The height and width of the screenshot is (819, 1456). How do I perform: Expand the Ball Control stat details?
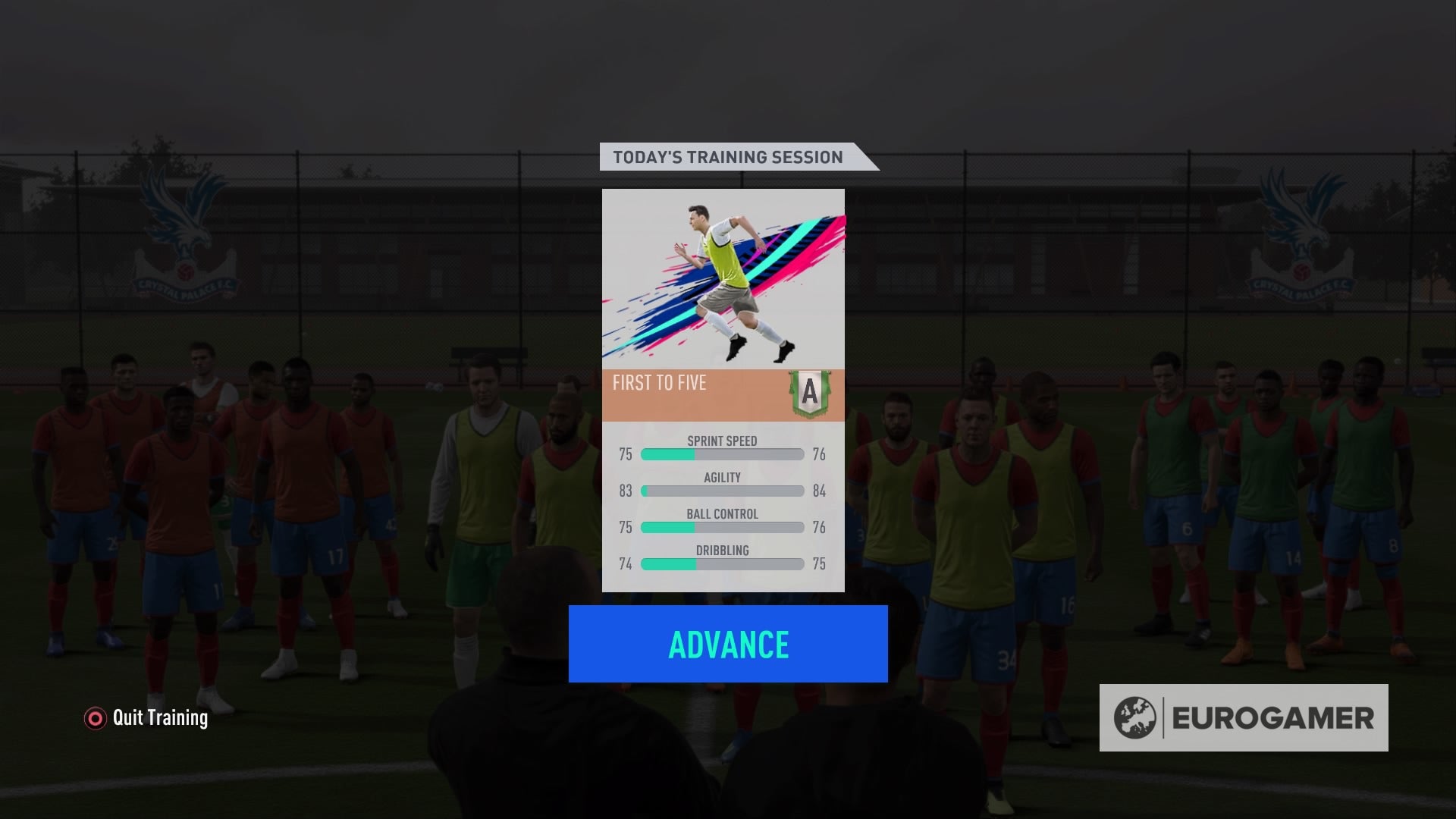pos(720,521)
